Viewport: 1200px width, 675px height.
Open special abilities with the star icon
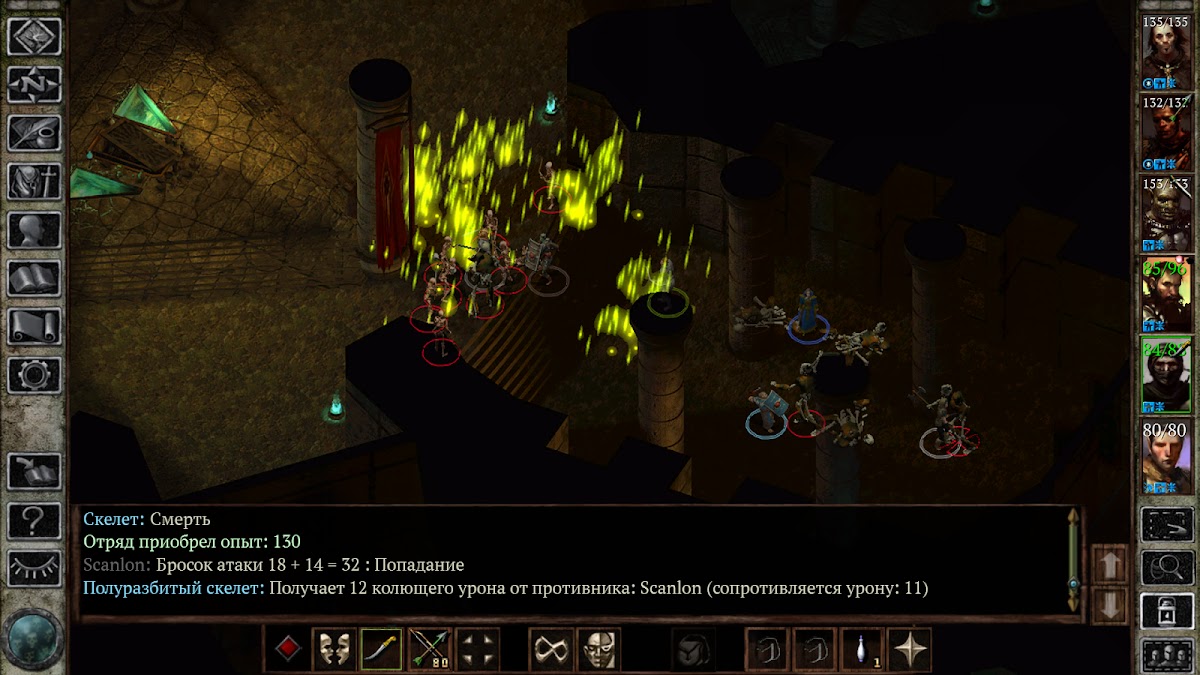click(x=909, y=650)
